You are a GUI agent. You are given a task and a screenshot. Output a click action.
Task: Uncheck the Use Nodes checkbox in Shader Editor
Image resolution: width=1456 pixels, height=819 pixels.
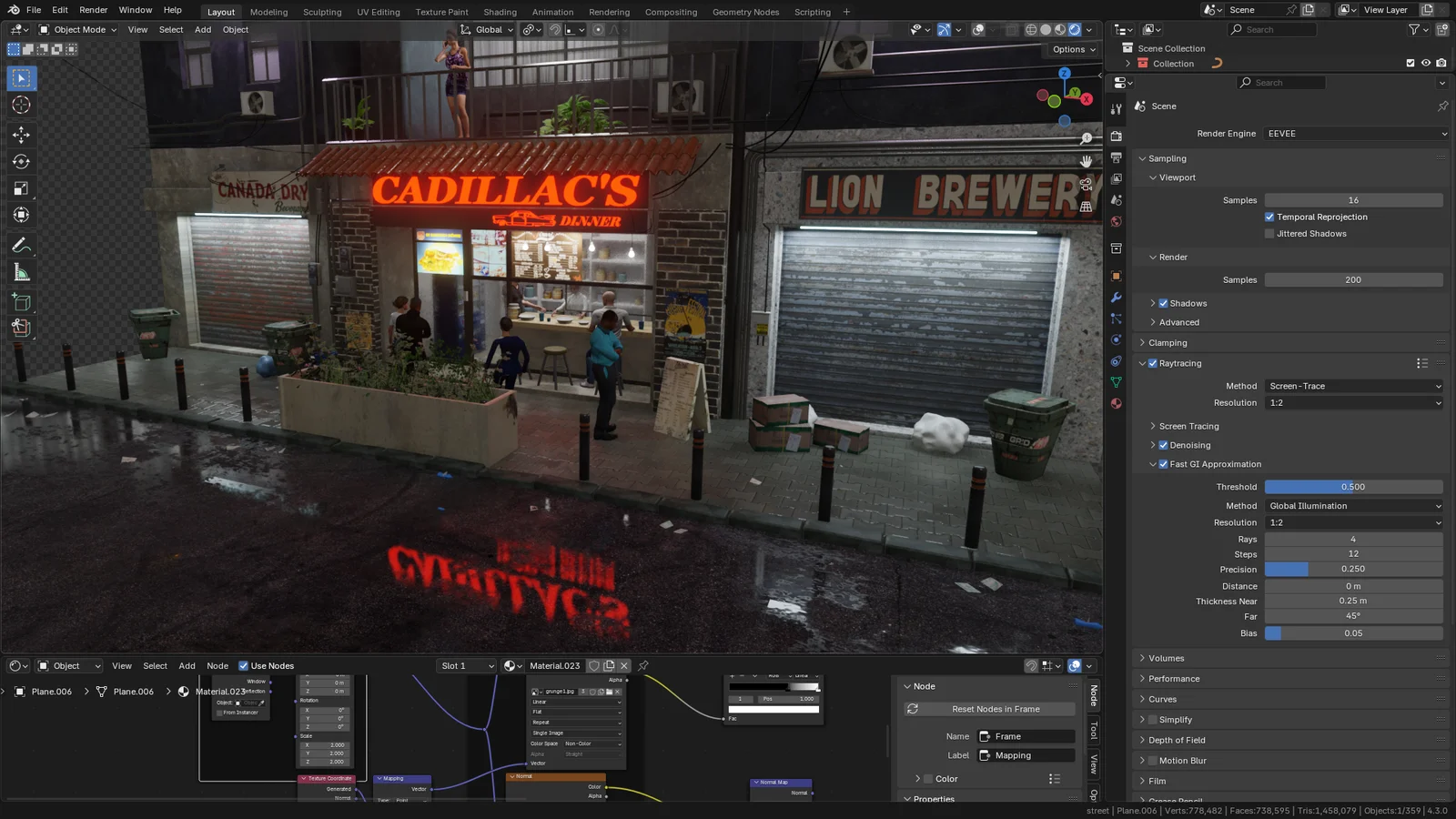(244, 665)
